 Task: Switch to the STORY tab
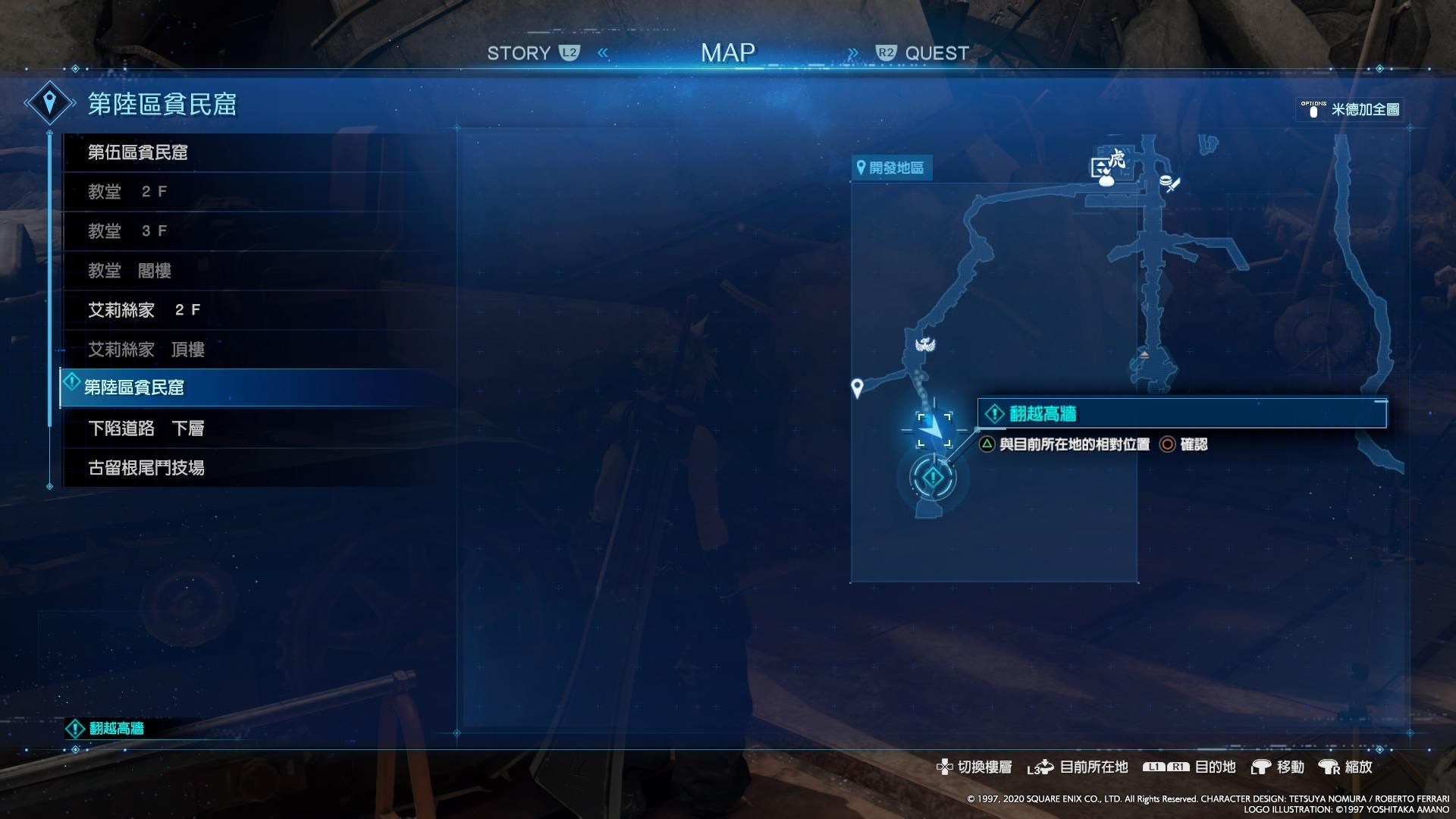(532, 53)
